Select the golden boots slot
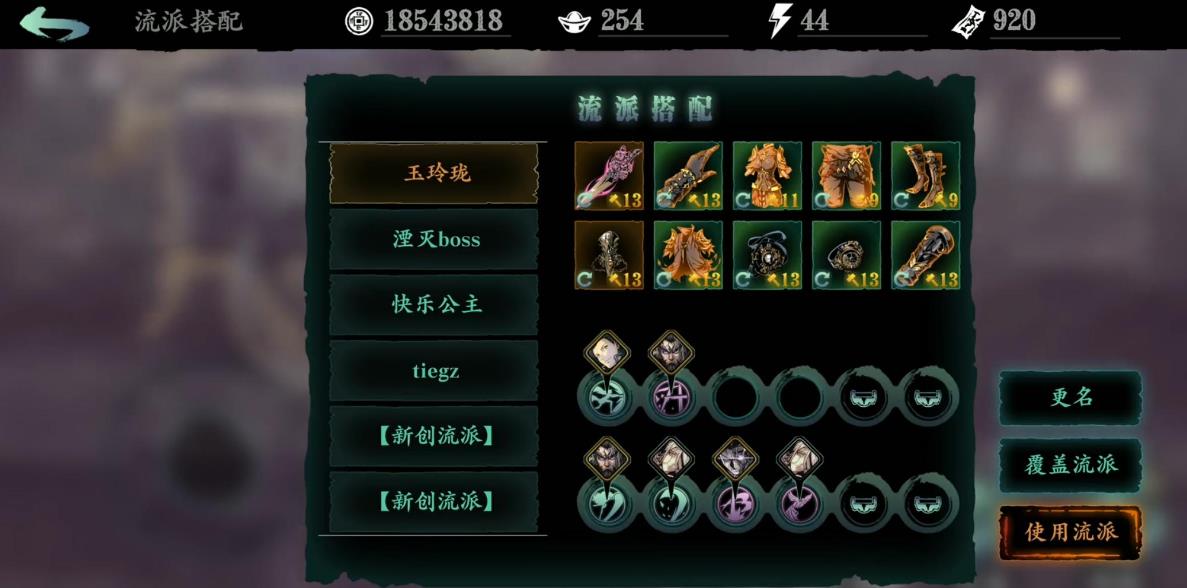The image size is (1187, 588). (925, 175)
